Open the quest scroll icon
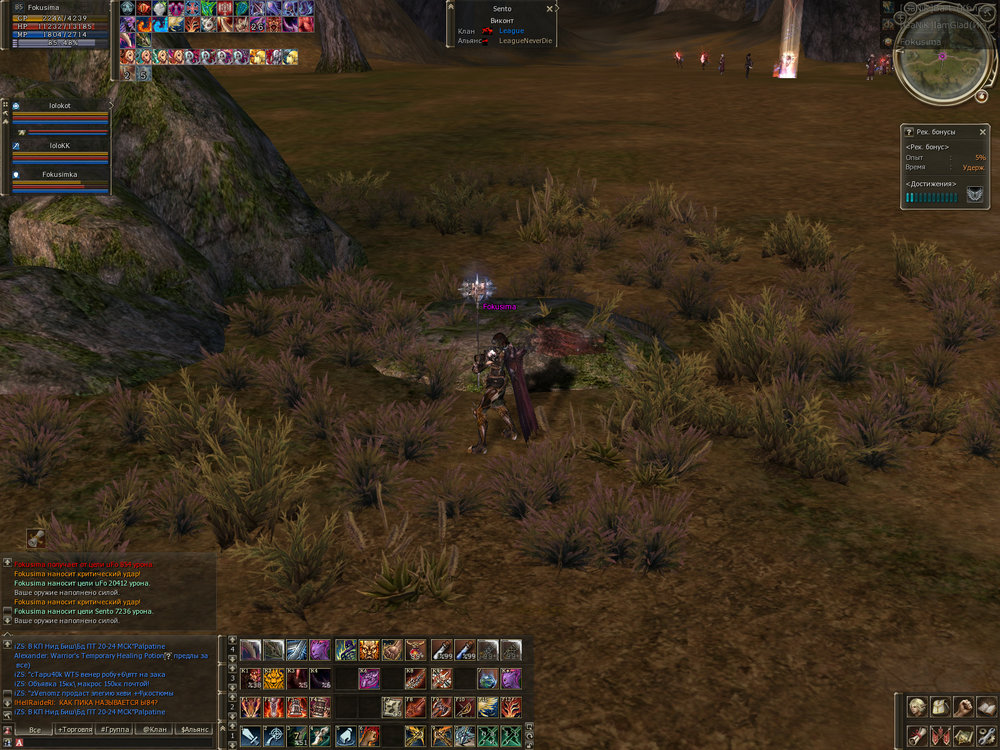Image resolution: width=1000 pixels, height=750 pixels. click(915, 735)
